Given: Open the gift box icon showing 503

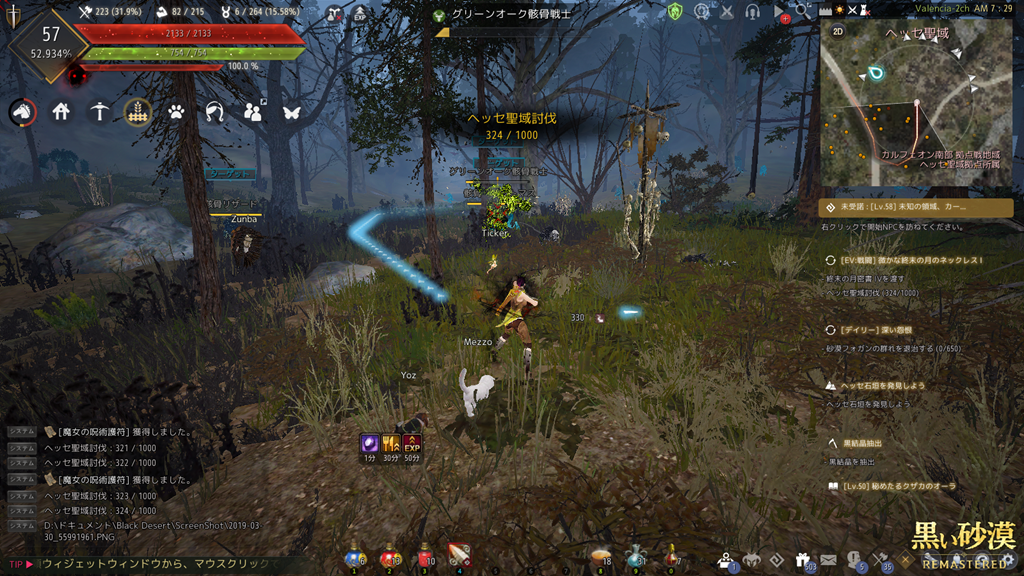Looking at the screenshot, I should pos(802,560).
